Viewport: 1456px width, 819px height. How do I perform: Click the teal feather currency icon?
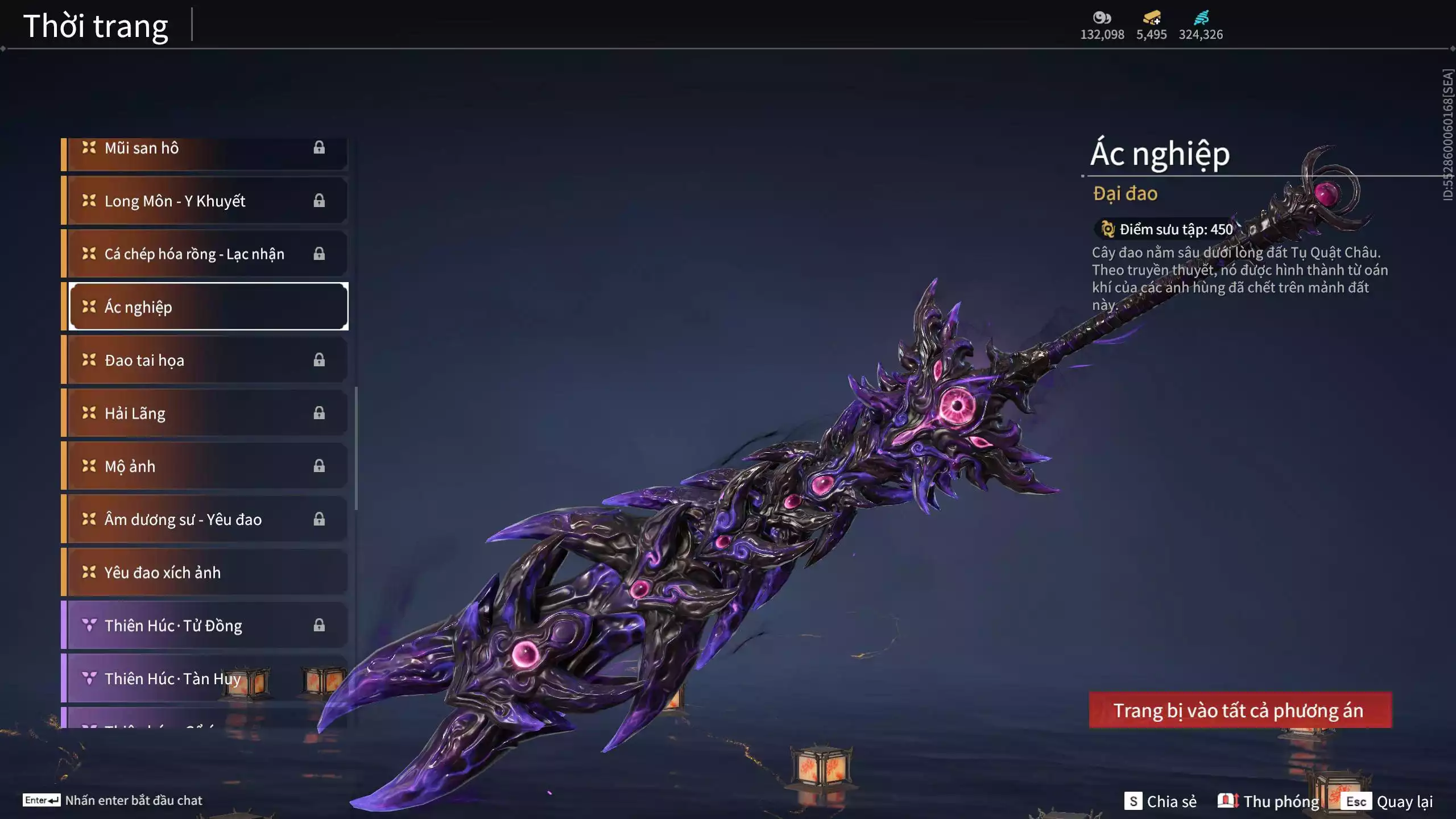tap(1201, 18)
